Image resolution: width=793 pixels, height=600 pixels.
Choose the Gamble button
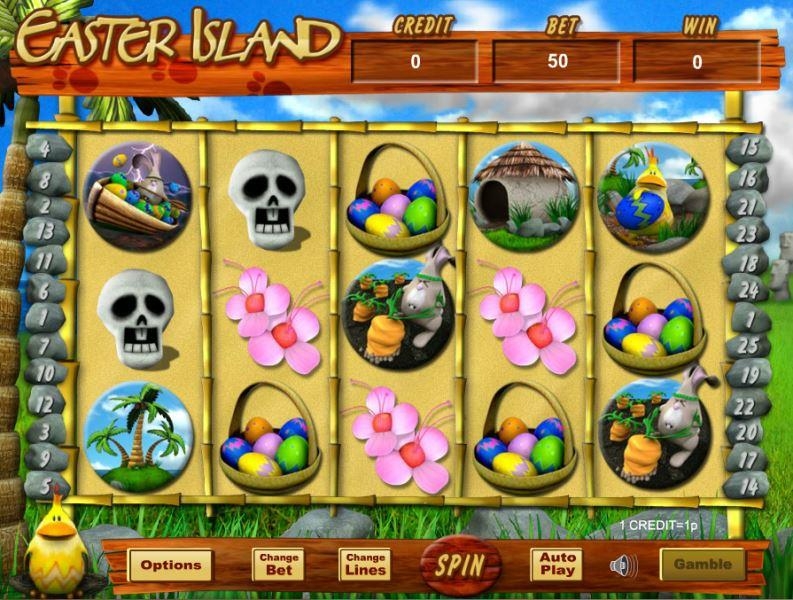[x=702, y=564]
